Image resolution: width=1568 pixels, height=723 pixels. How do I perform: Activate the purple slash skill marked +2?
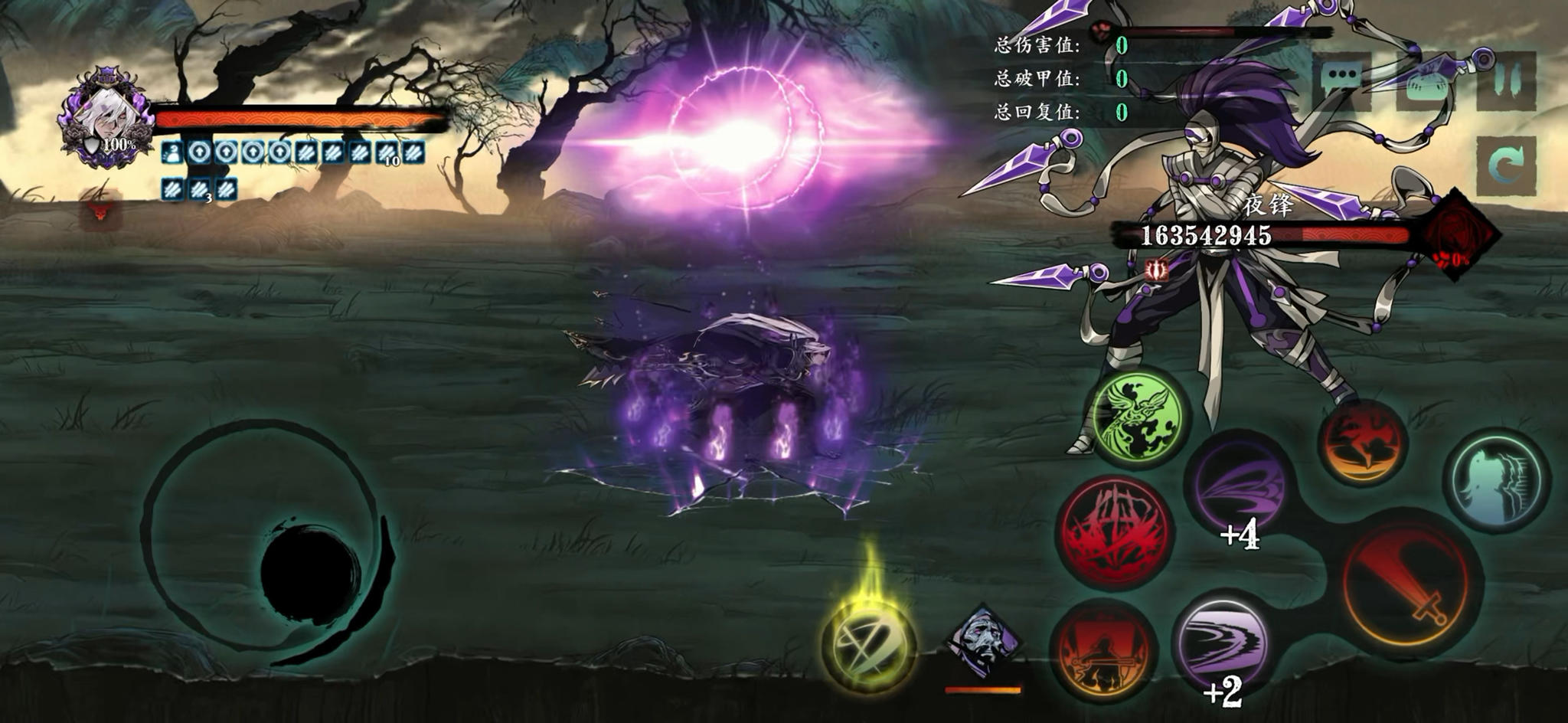[x=1221, y=646]
